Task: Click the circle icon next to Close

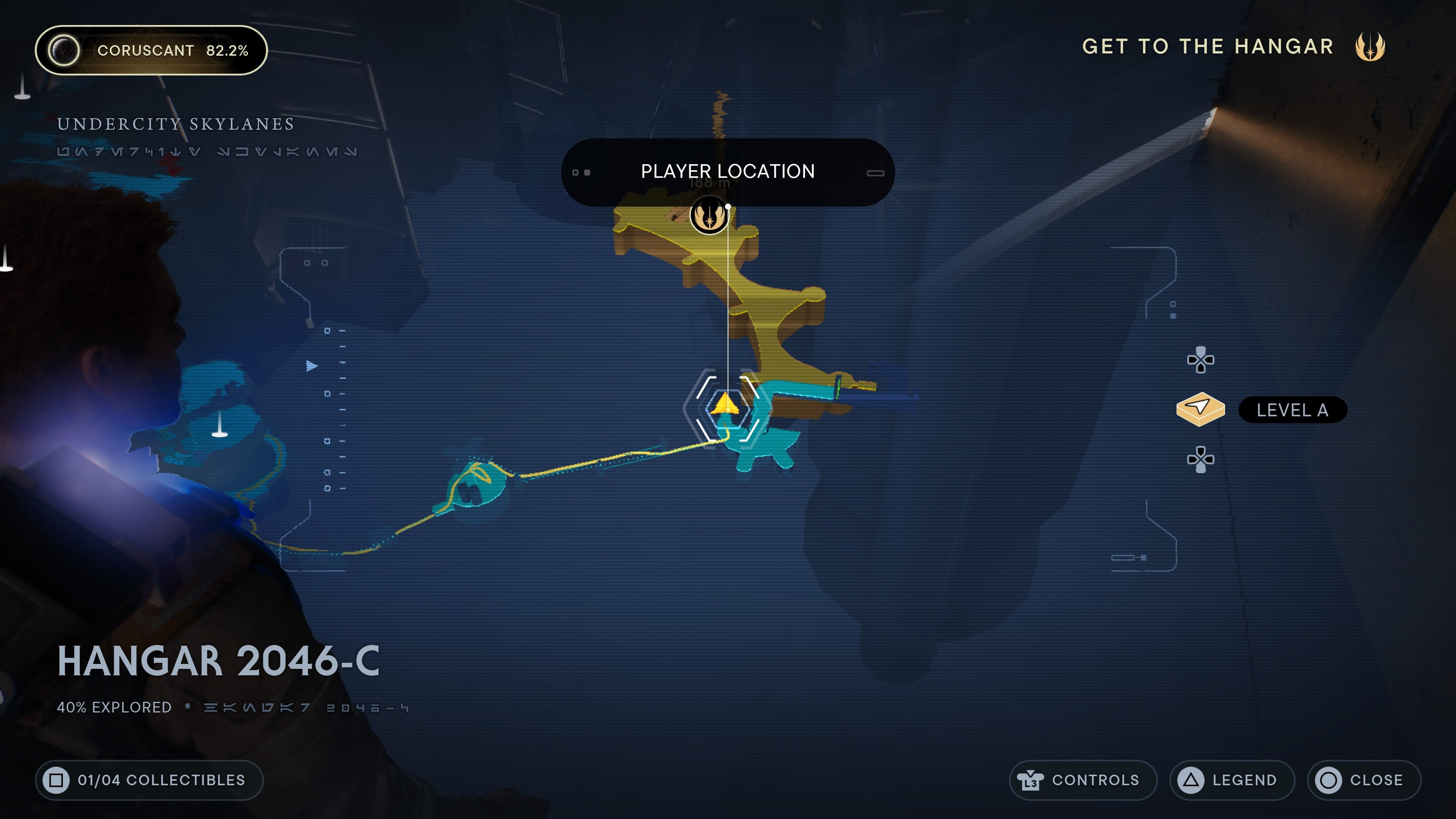Action: click(1328, 780)
